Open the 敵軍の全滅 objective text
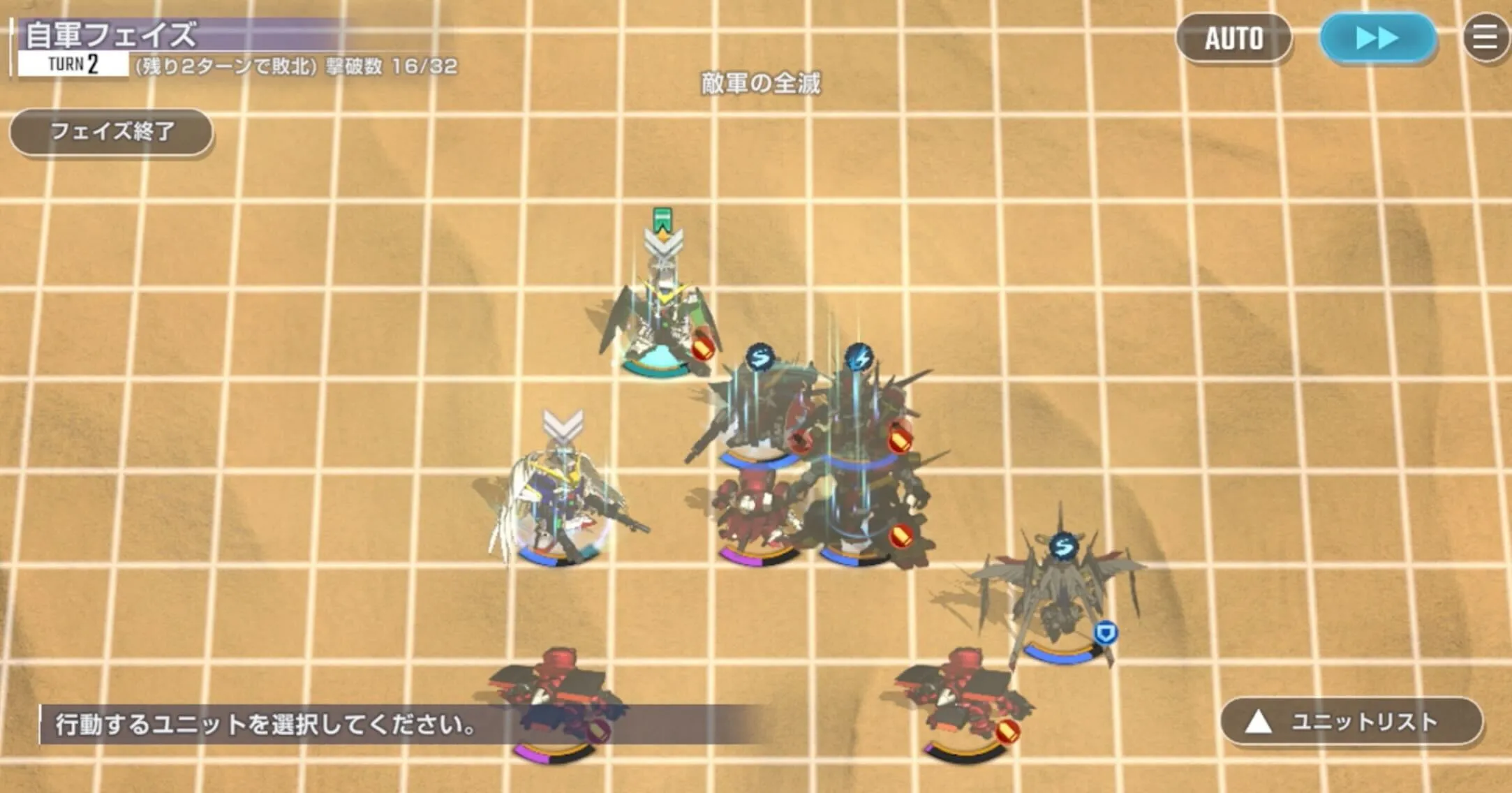 761,83
